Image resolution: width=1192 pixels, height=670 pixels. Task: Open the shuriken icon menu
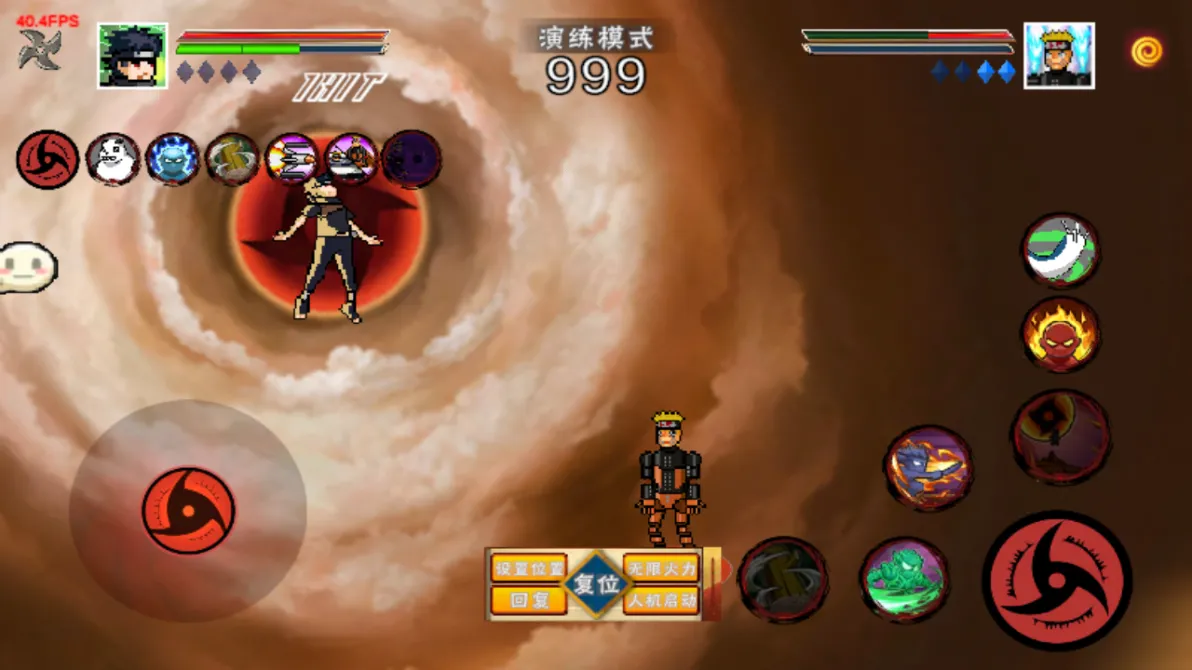[40, 50]
